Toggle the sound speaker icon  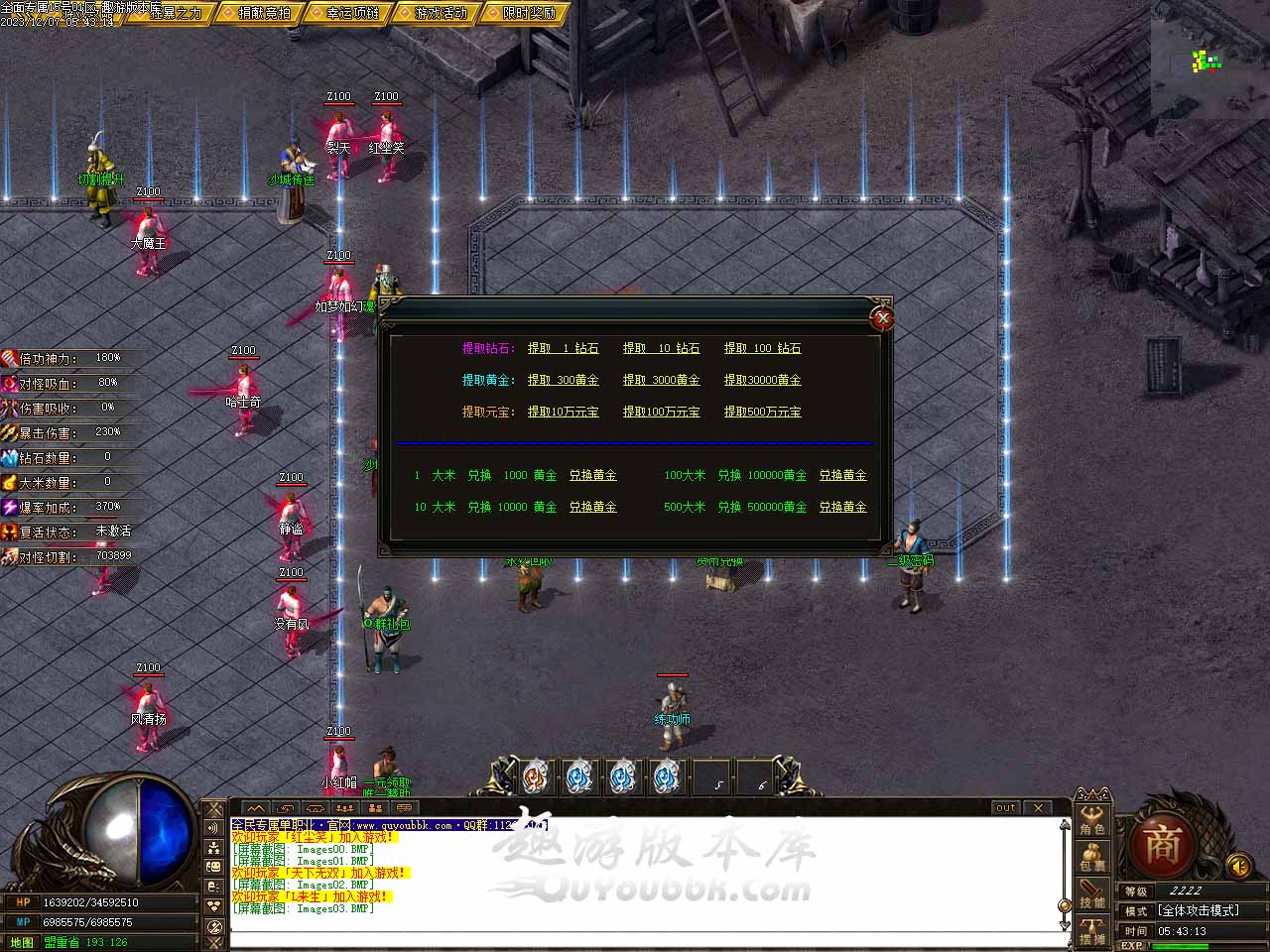point(1239,866)
